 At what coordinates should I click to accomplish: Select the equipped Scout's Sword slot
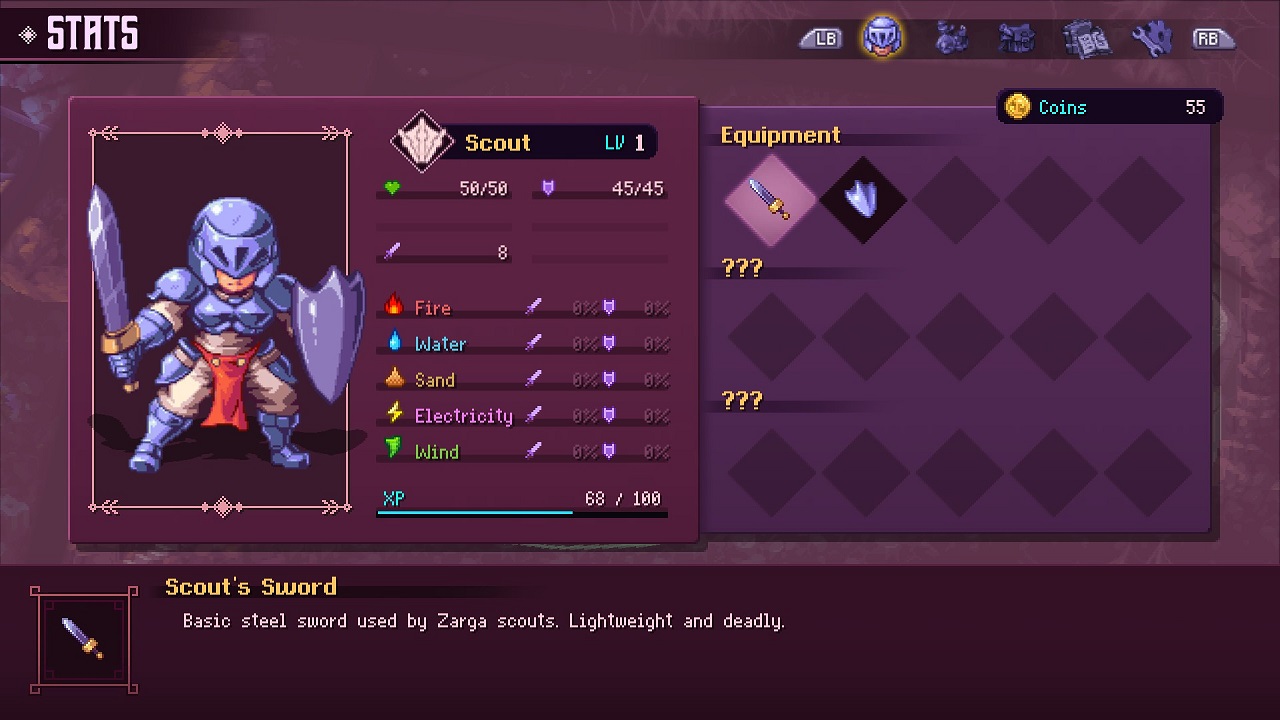(x=769, y=199)
